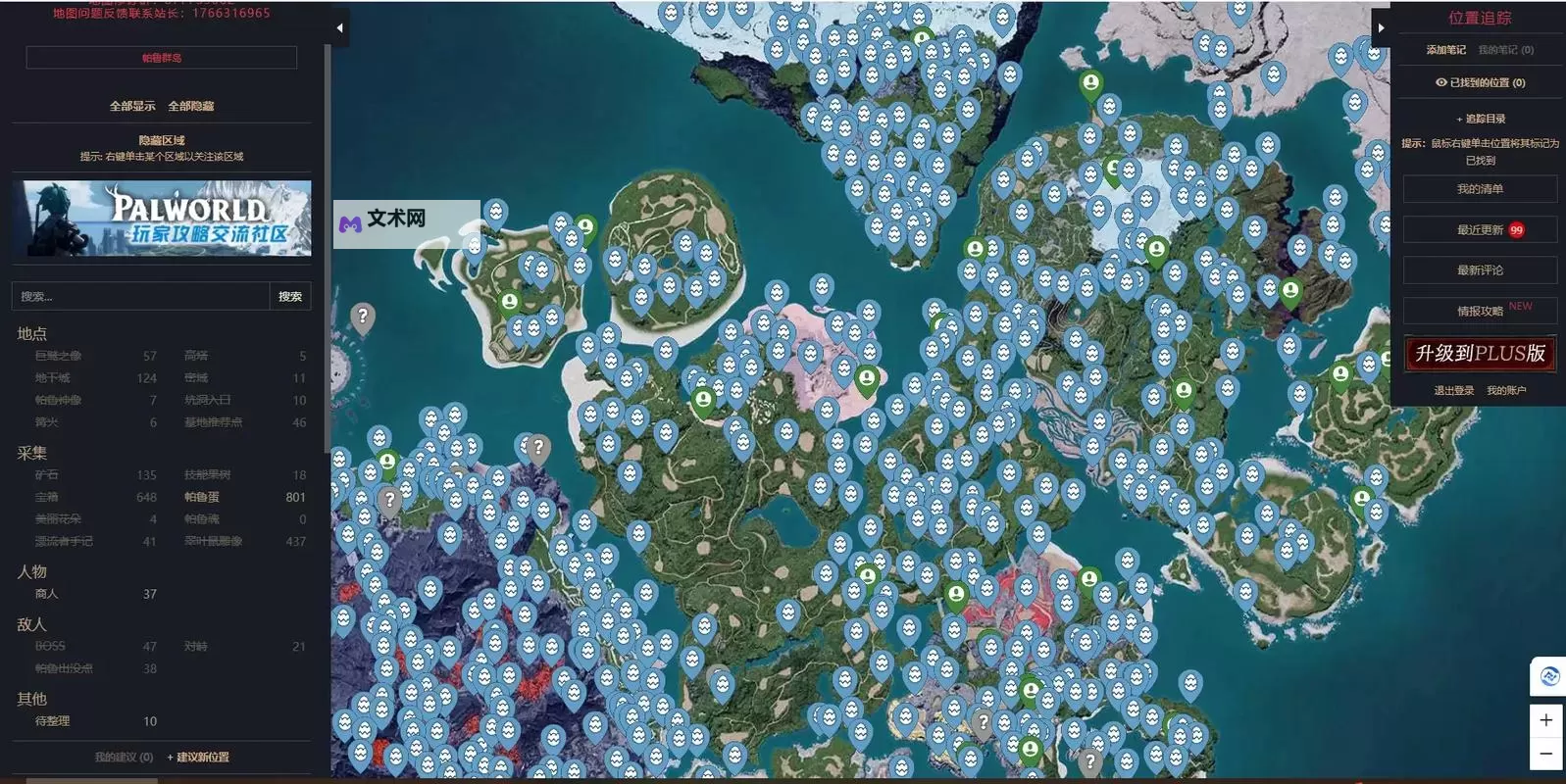This screenshot has height=784, width=1566.
Task: Open the 帕鲁群岛 map selector
Action: [x=162, y=58]
